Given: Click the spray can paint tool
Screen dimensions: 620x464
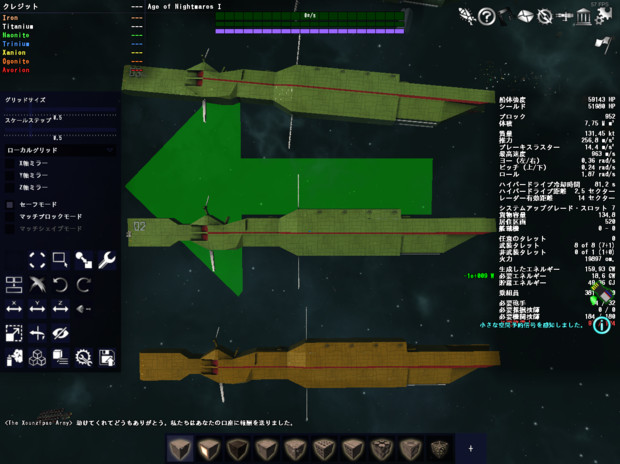Looking at the screenshot, I should click(14, 356).
